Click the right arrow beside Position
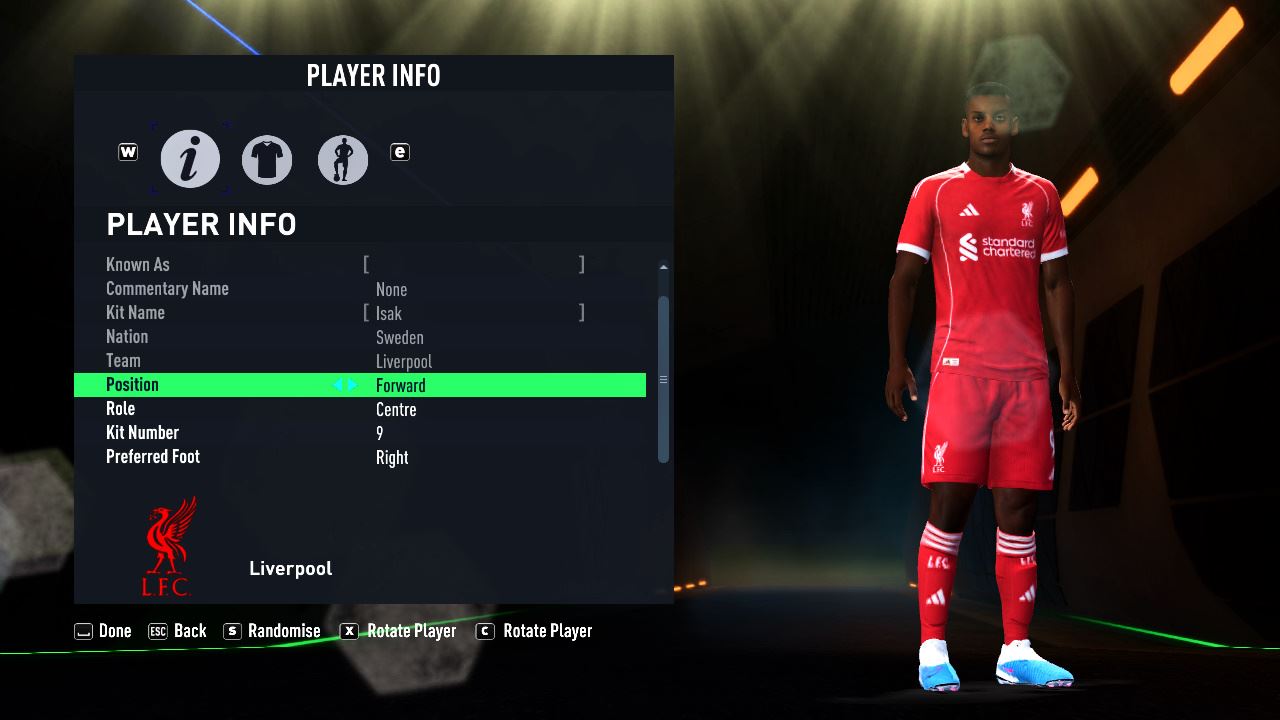 [352, 385]
